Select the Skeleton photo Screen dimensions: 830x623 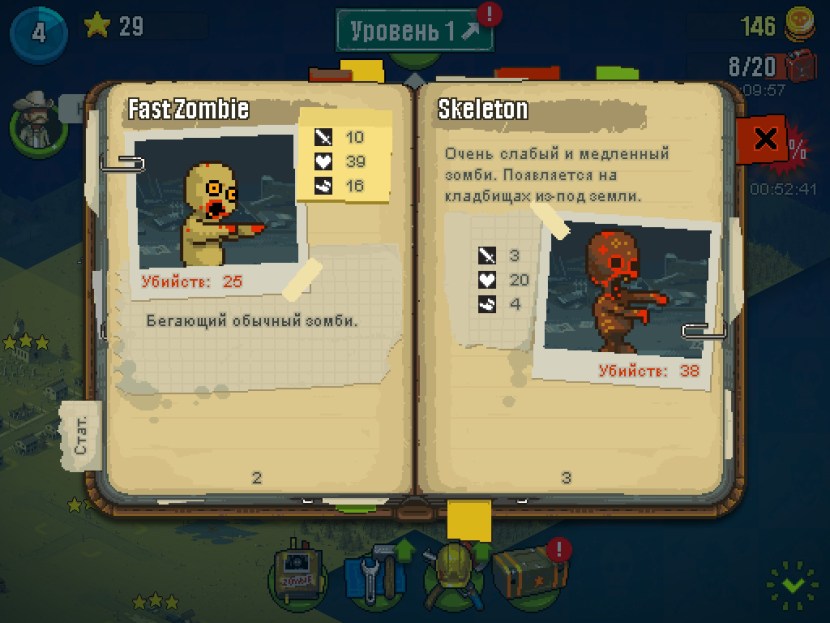click(x=625, y=294)
